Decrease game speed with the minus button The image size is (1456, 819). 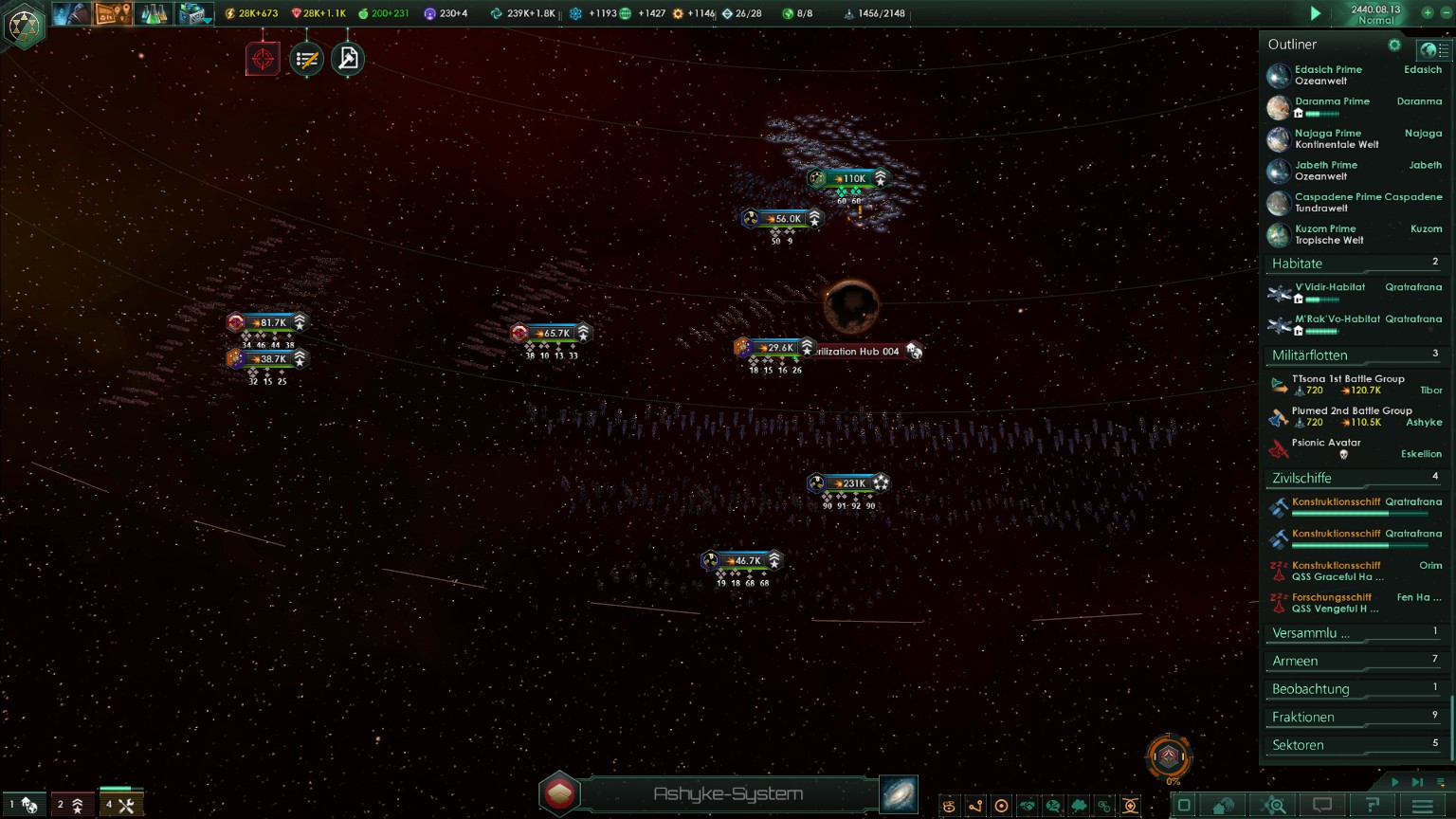[x=1446, y=12]
